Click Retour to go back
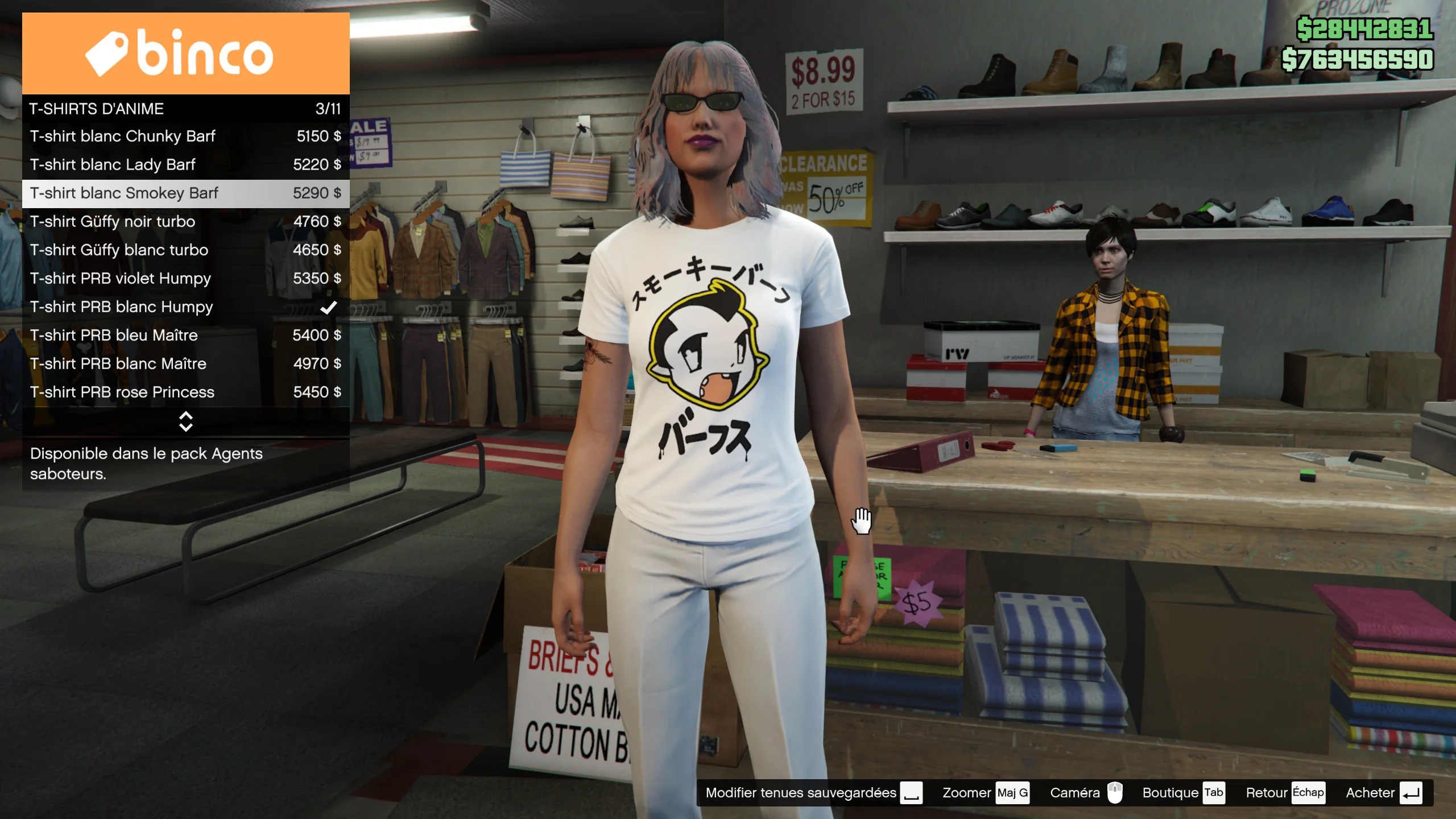1456x819 pixels. tap(1284, 793)
